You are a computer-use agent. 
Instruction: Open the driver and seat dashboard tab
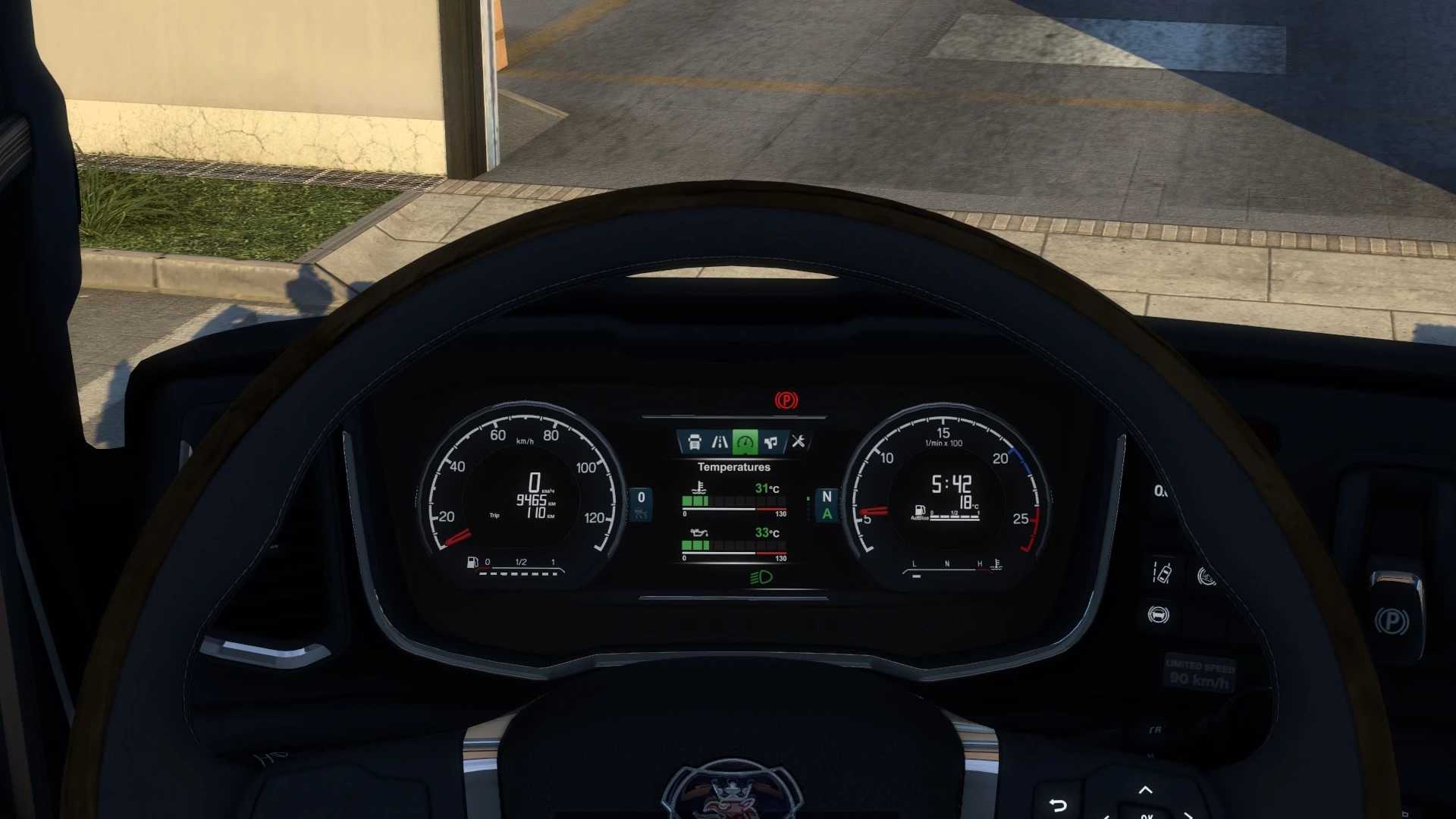(x=771, y=442)
